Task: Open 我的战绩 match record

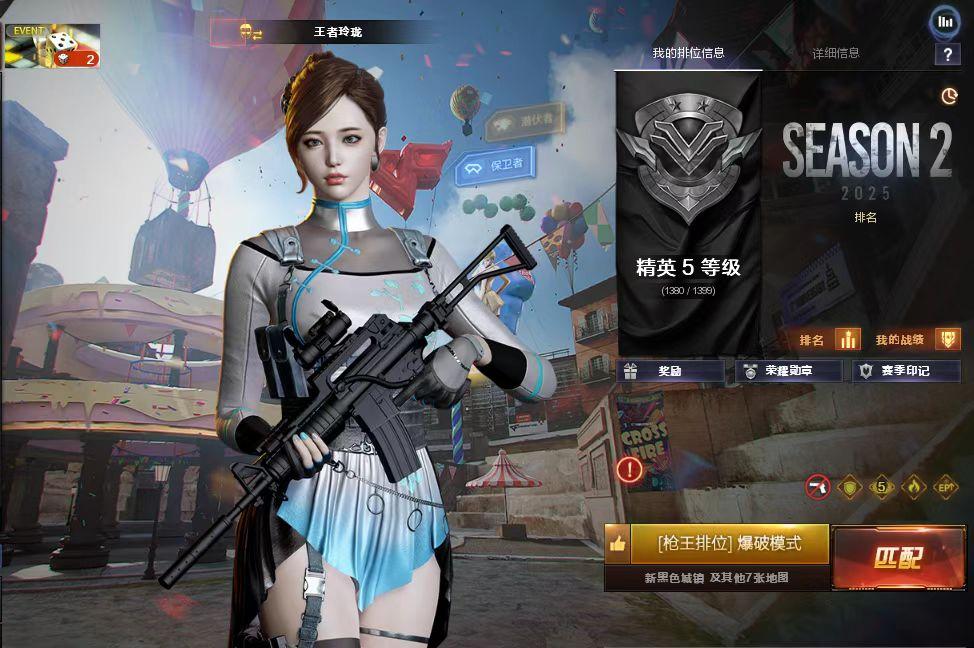Action: click(x=916, y=340)
